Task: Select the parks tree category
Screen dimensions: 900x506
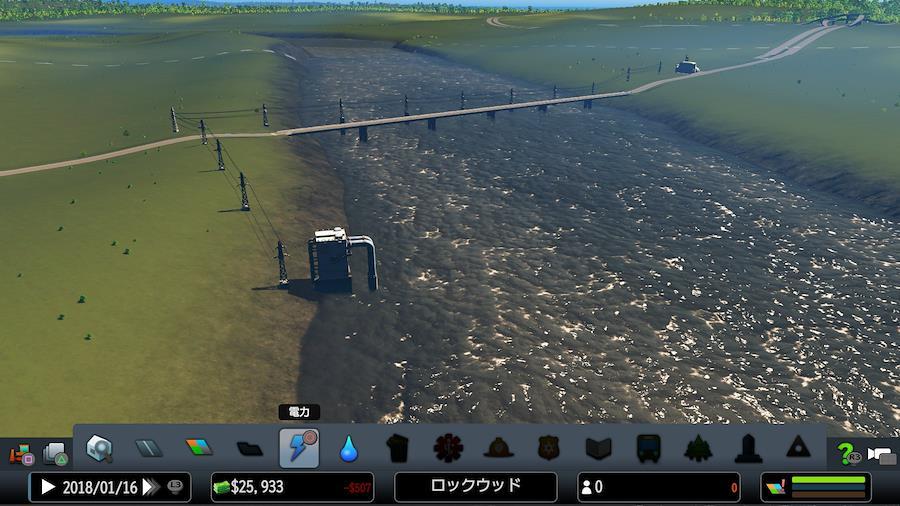Action: (698, 448)
